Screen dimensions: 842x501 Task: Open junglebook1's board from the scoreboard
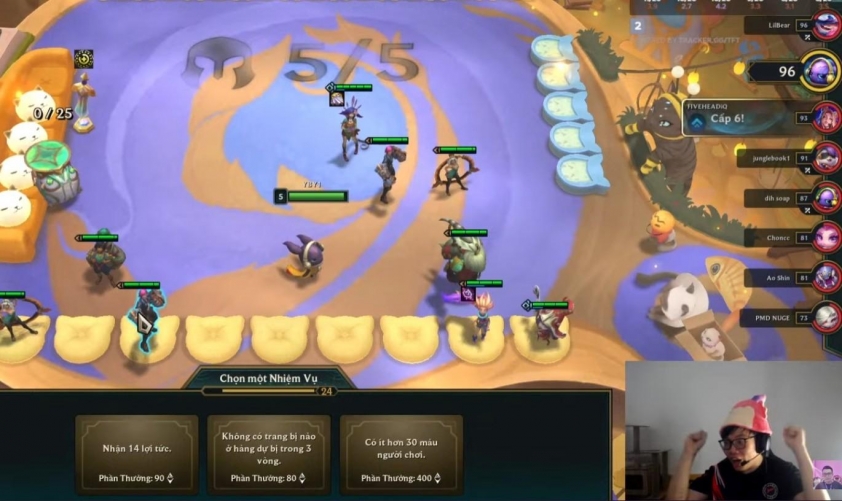(x=826, y=158)
